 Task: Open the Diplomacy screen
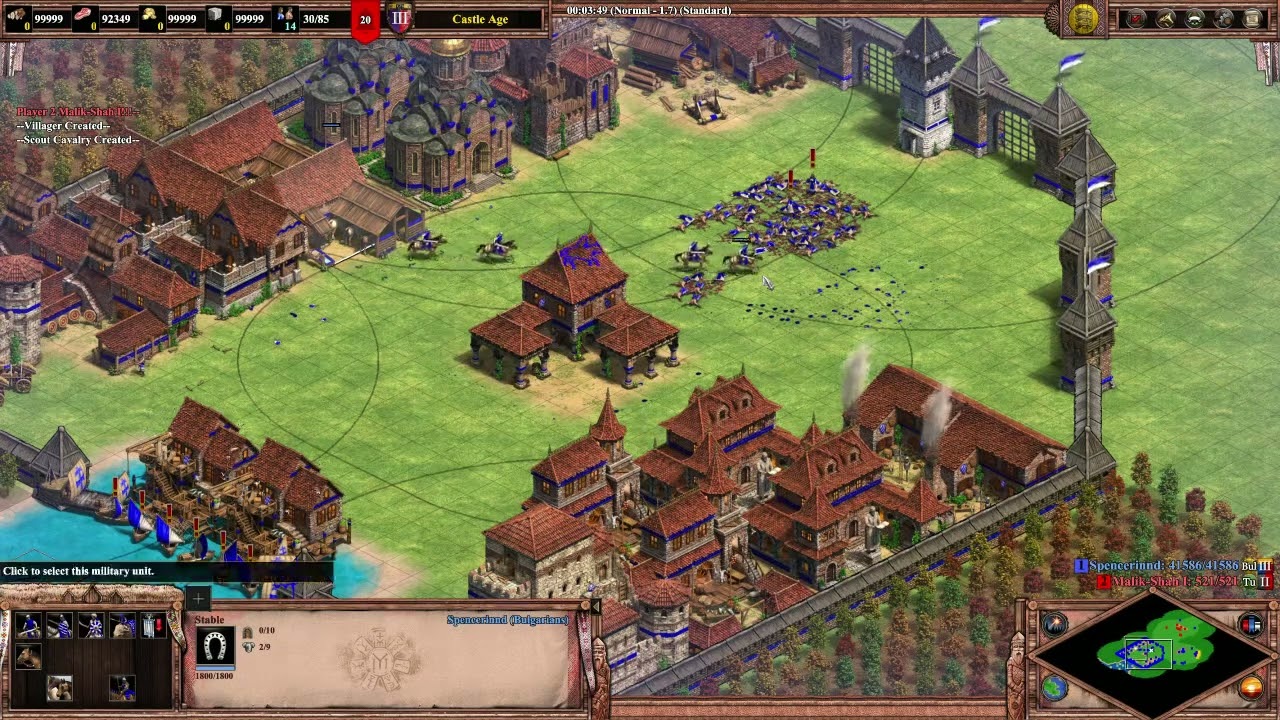(x=1194, y=18)
